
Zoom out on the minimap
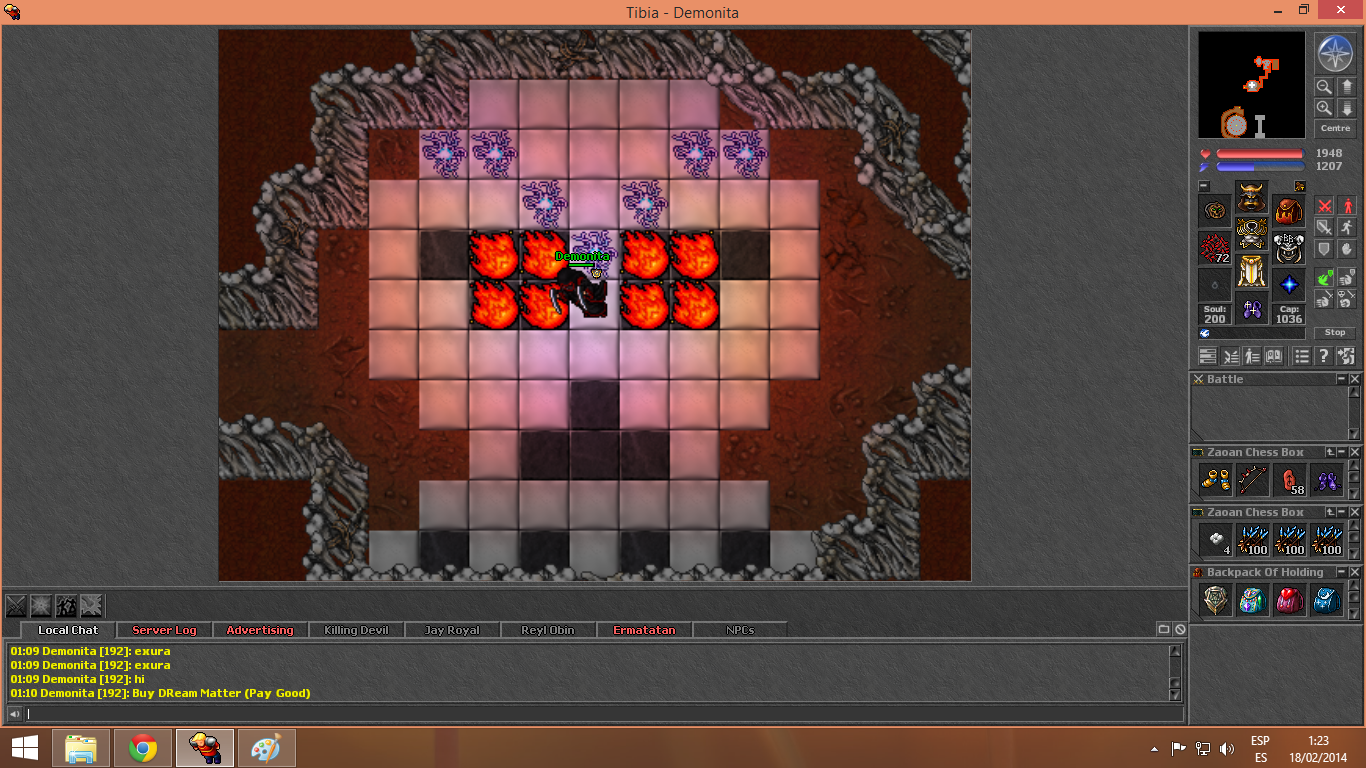click(1324, 87)
